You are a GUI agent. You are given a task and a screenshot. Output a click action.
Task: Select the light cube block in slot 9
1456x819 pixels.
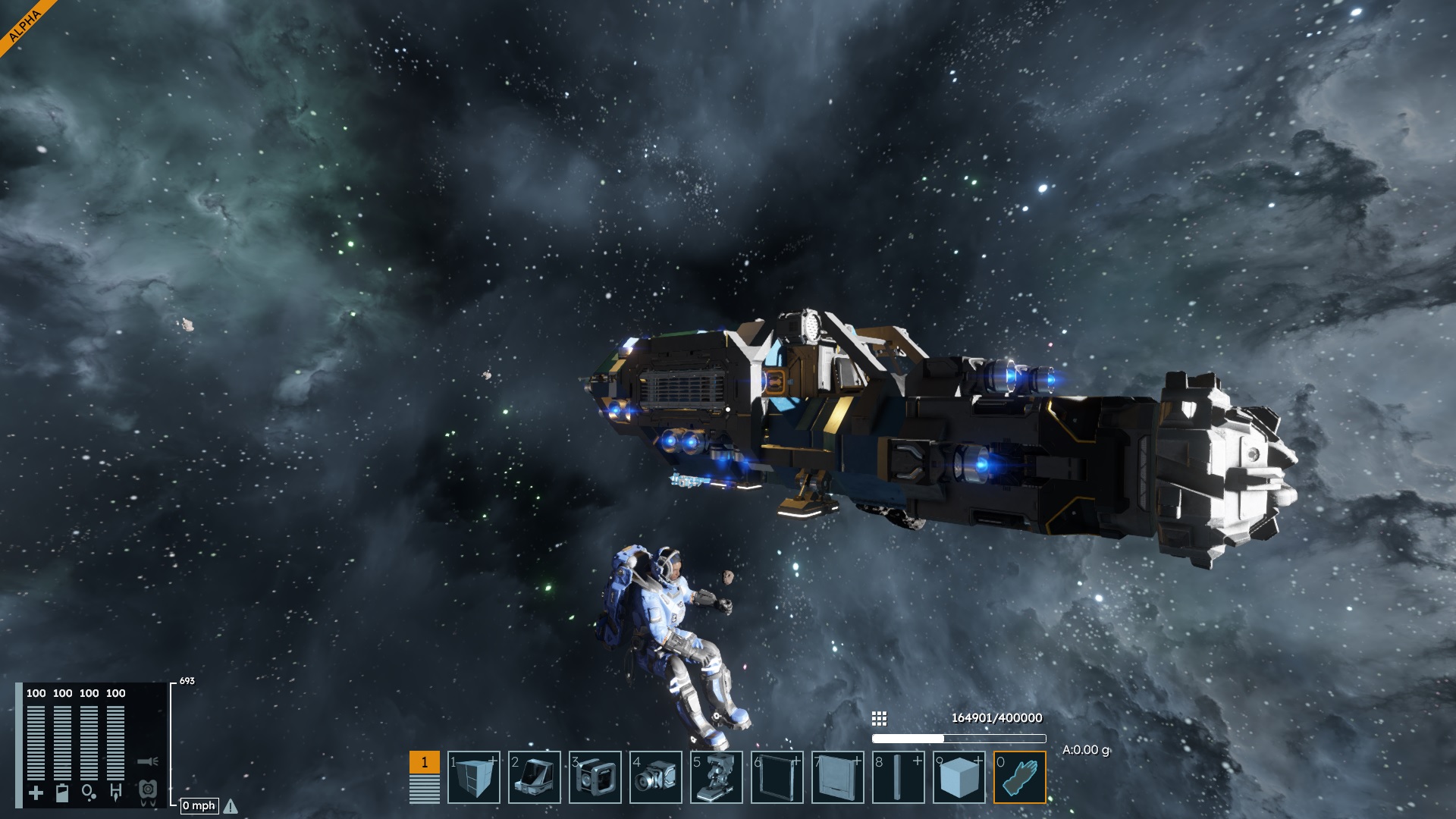pos(959,777)
